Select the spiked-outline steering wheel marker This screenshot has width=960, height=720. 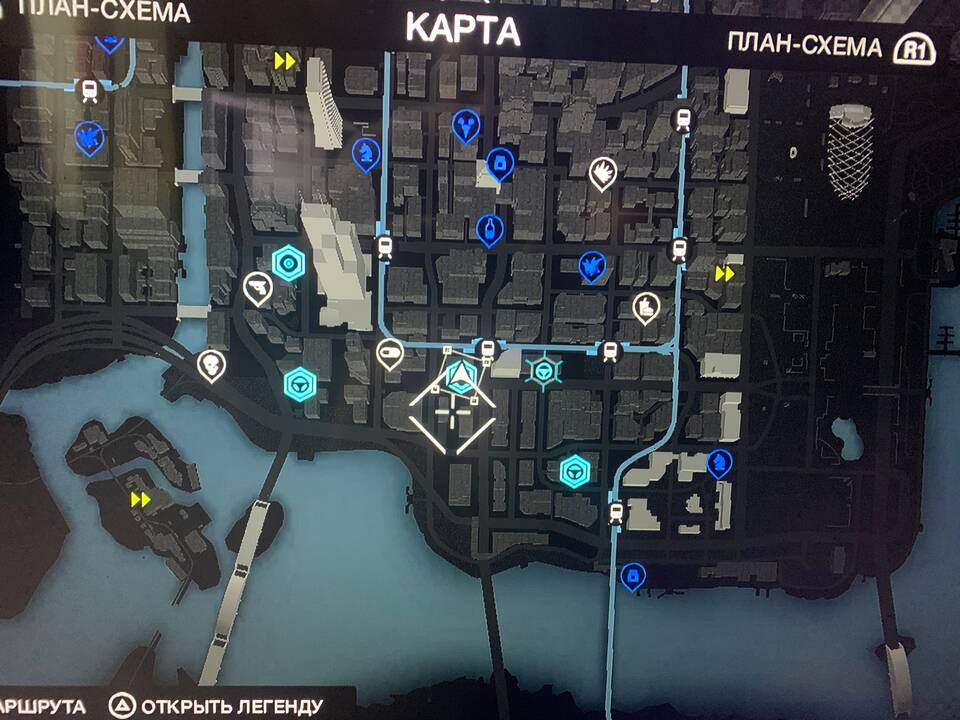(544, 372)
